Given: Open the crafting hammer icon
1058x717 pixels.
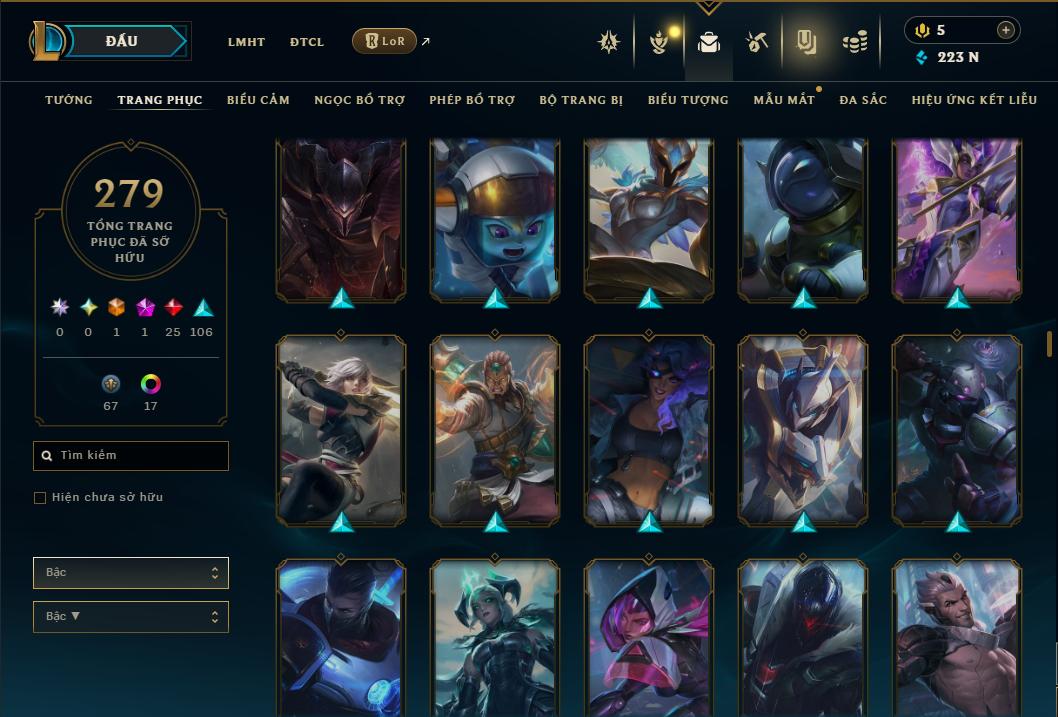Looking at the screenshot, I should tap(756, 42).
